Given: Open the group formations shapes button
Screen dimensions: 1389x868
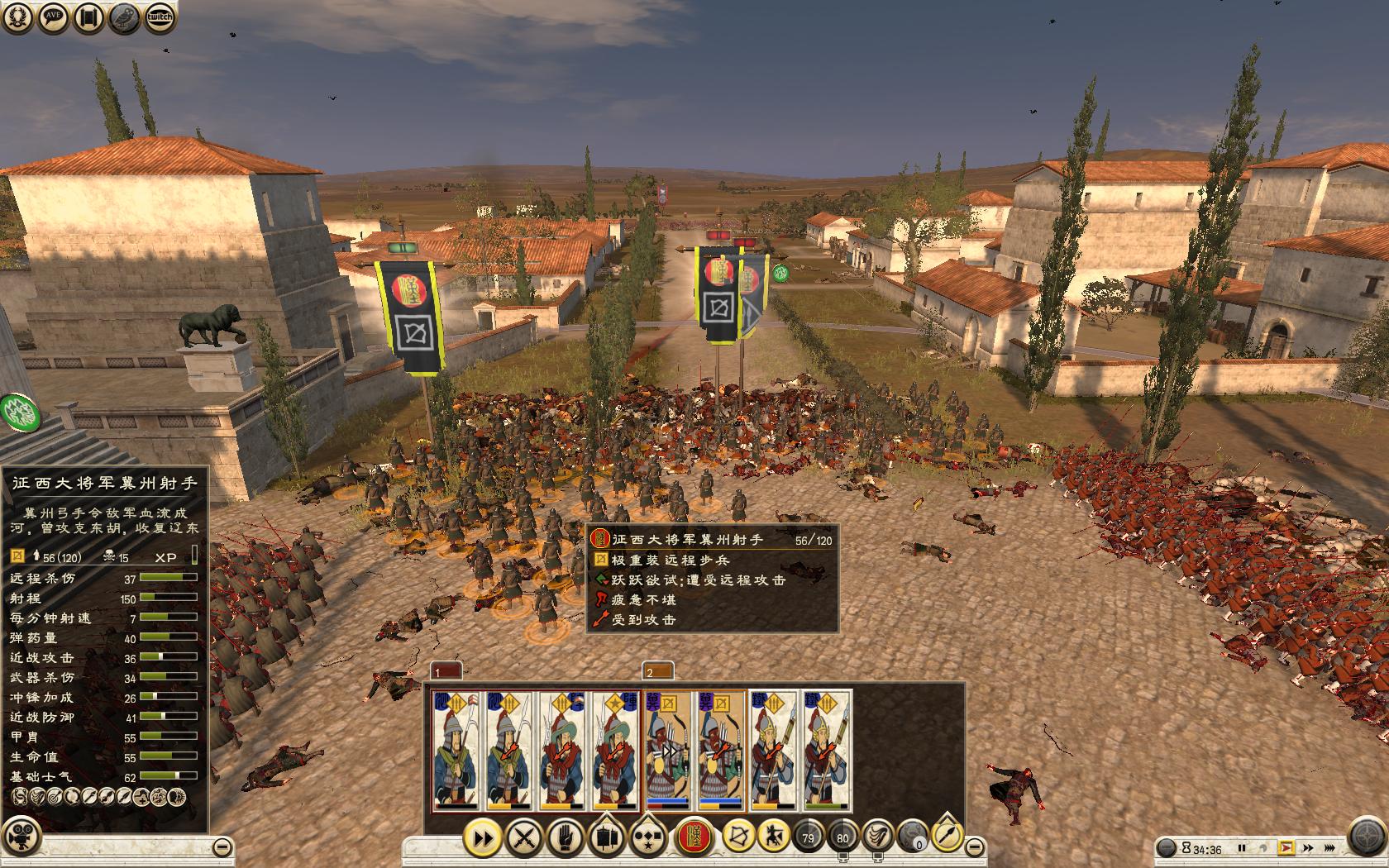Looking at the screenshot, I should [x=647, y=837].
